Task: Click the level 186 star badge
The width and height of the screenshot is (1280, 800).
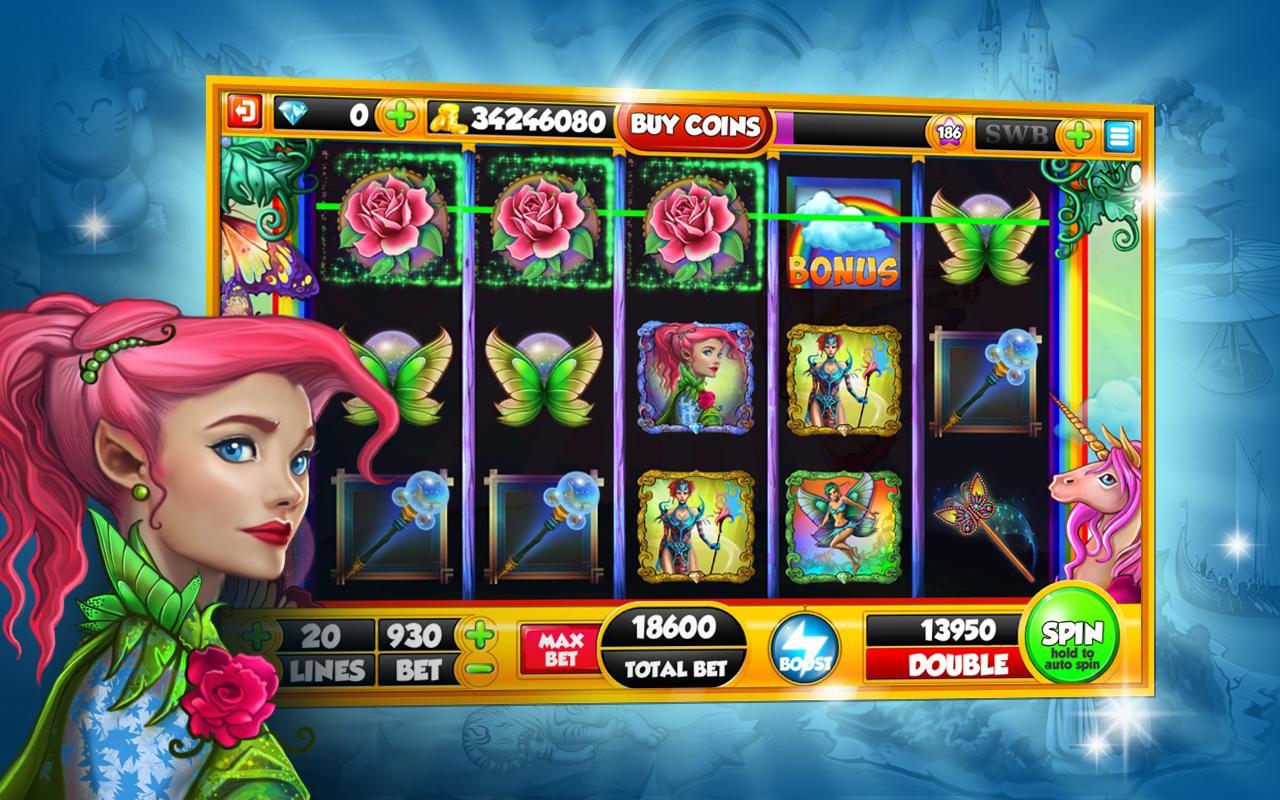Action: [950, 130]
